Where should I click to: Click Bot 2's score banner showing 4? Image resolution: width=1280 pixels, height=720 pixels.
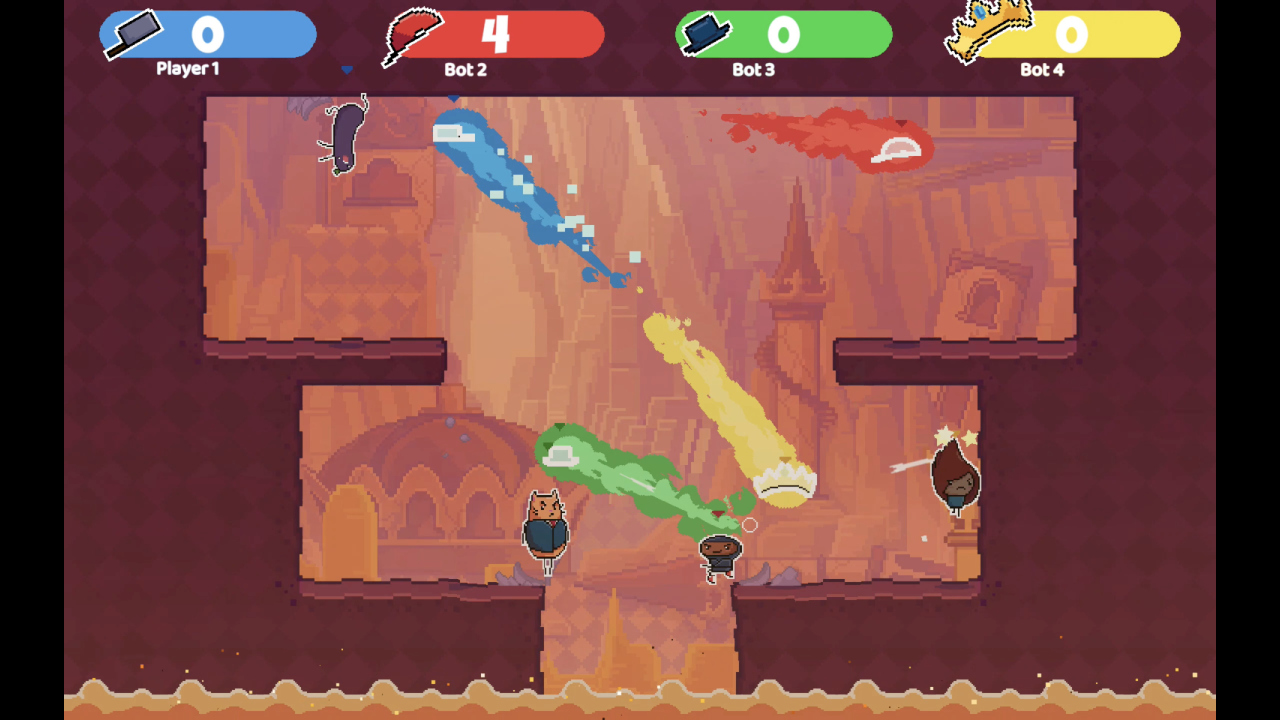point(497,34)
